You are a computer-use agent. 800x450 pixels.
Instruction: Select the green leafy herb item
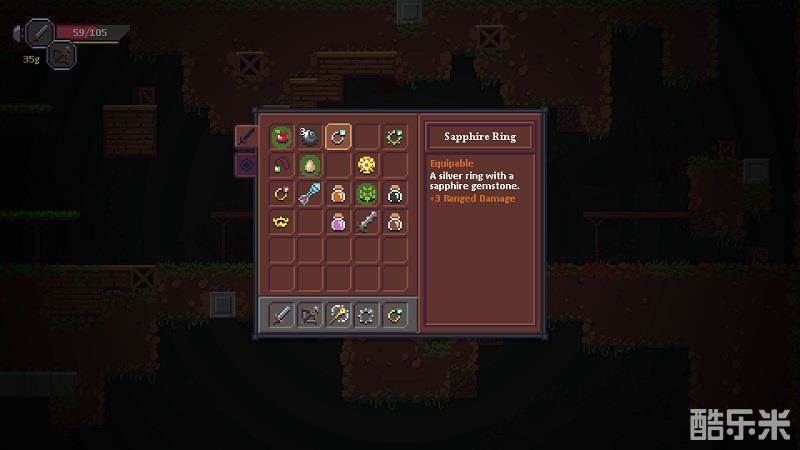coord(368,194)
